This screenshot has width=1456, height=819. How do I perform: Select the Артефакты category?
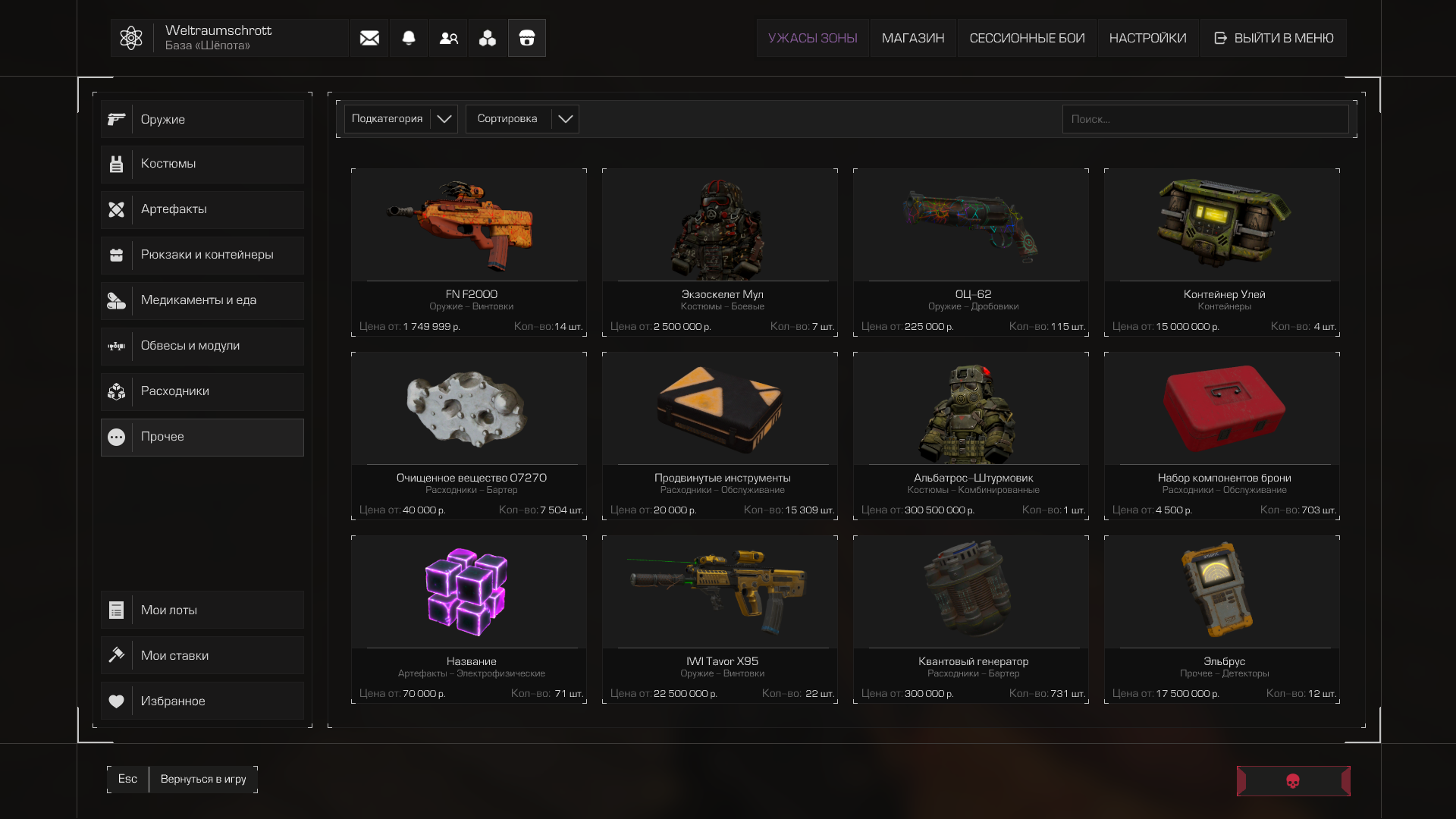[x=202, y=209]
